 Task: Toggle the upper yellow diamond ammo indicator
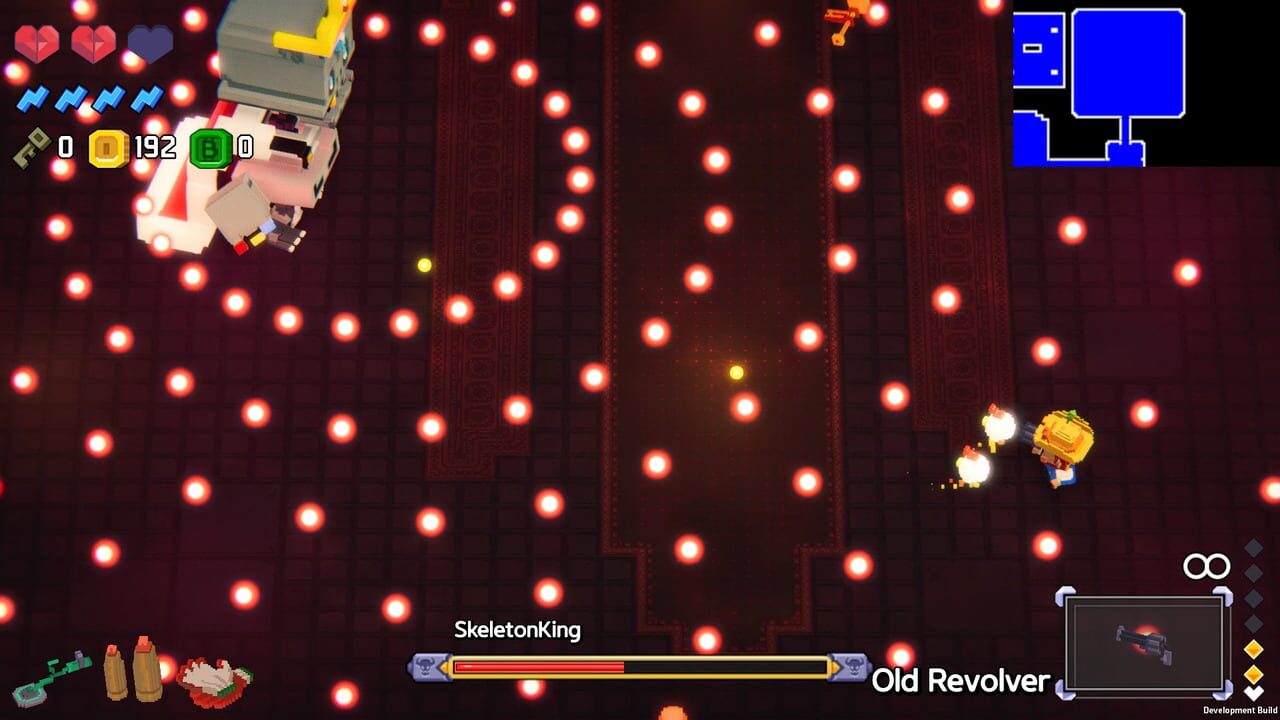tap(1252, 649)
